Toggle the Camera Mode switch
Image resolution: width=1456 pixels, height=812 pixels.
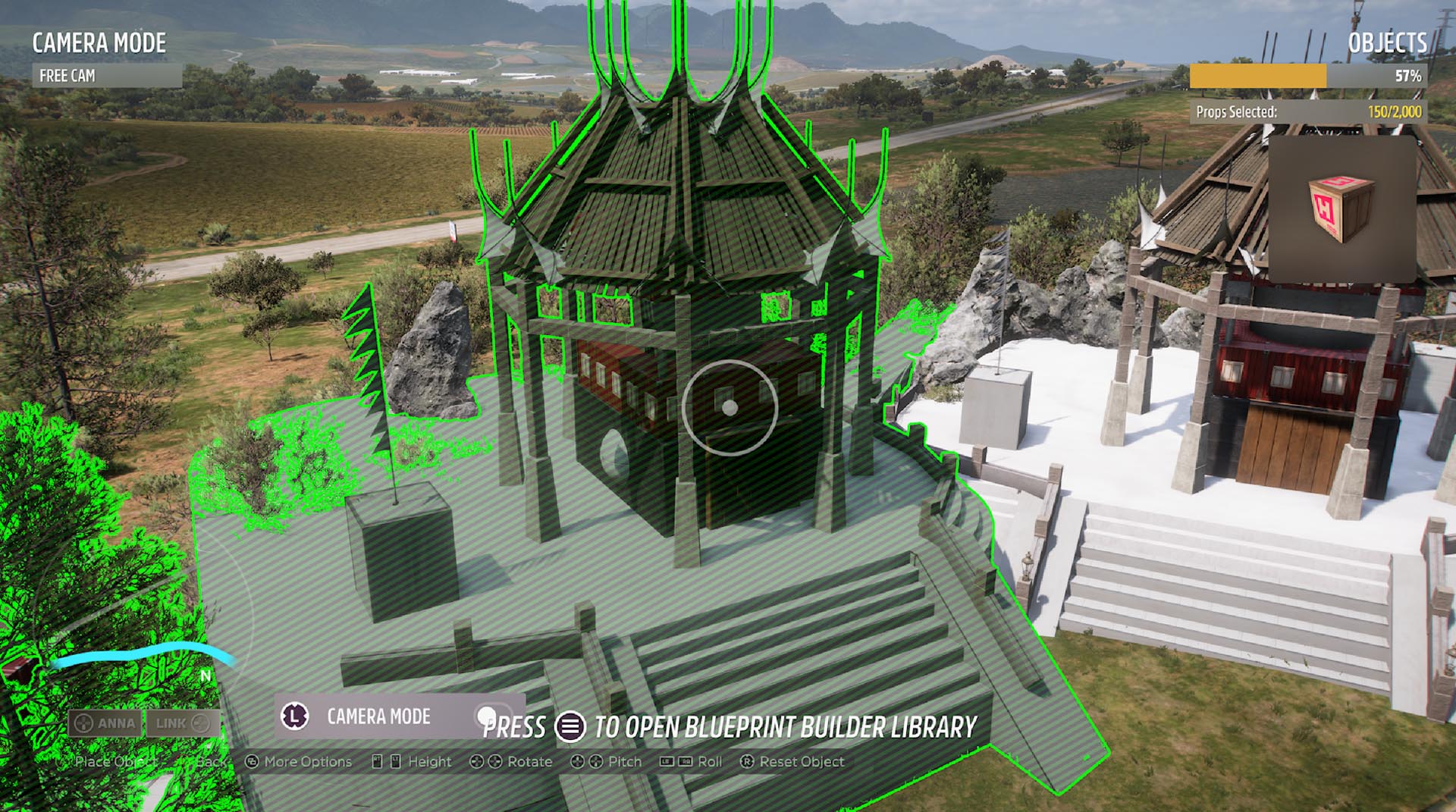[x=487, y=716]
